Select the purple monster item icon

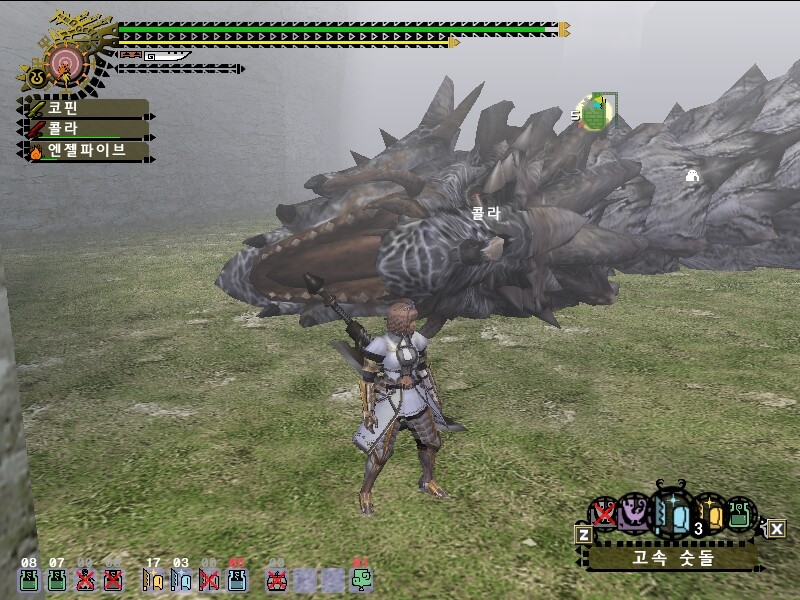[x=632, y=514]
